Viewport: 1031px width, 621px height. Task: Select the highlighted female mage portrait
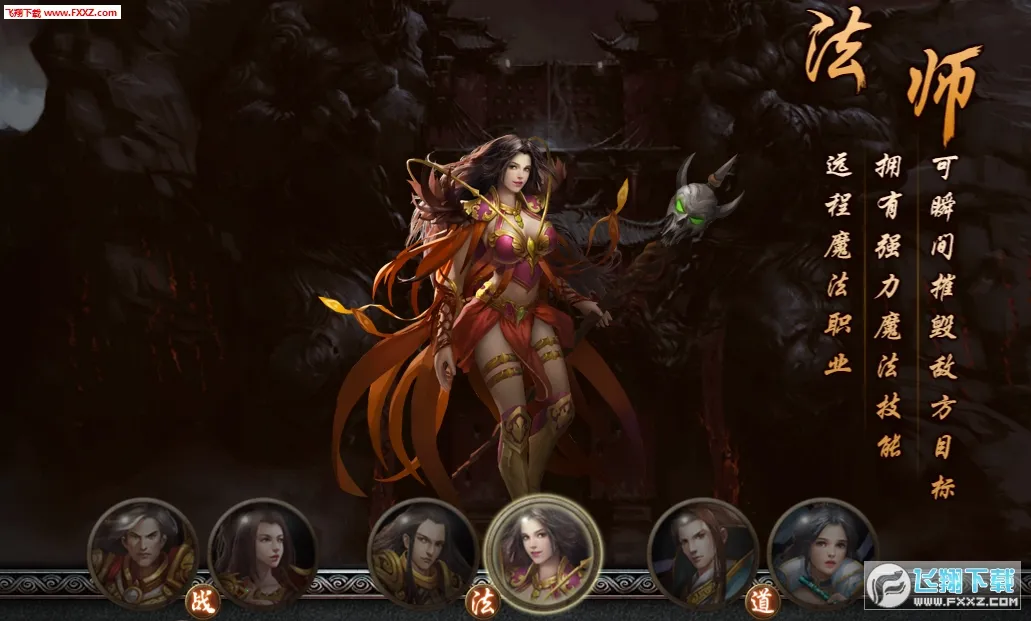pos(542,553)
